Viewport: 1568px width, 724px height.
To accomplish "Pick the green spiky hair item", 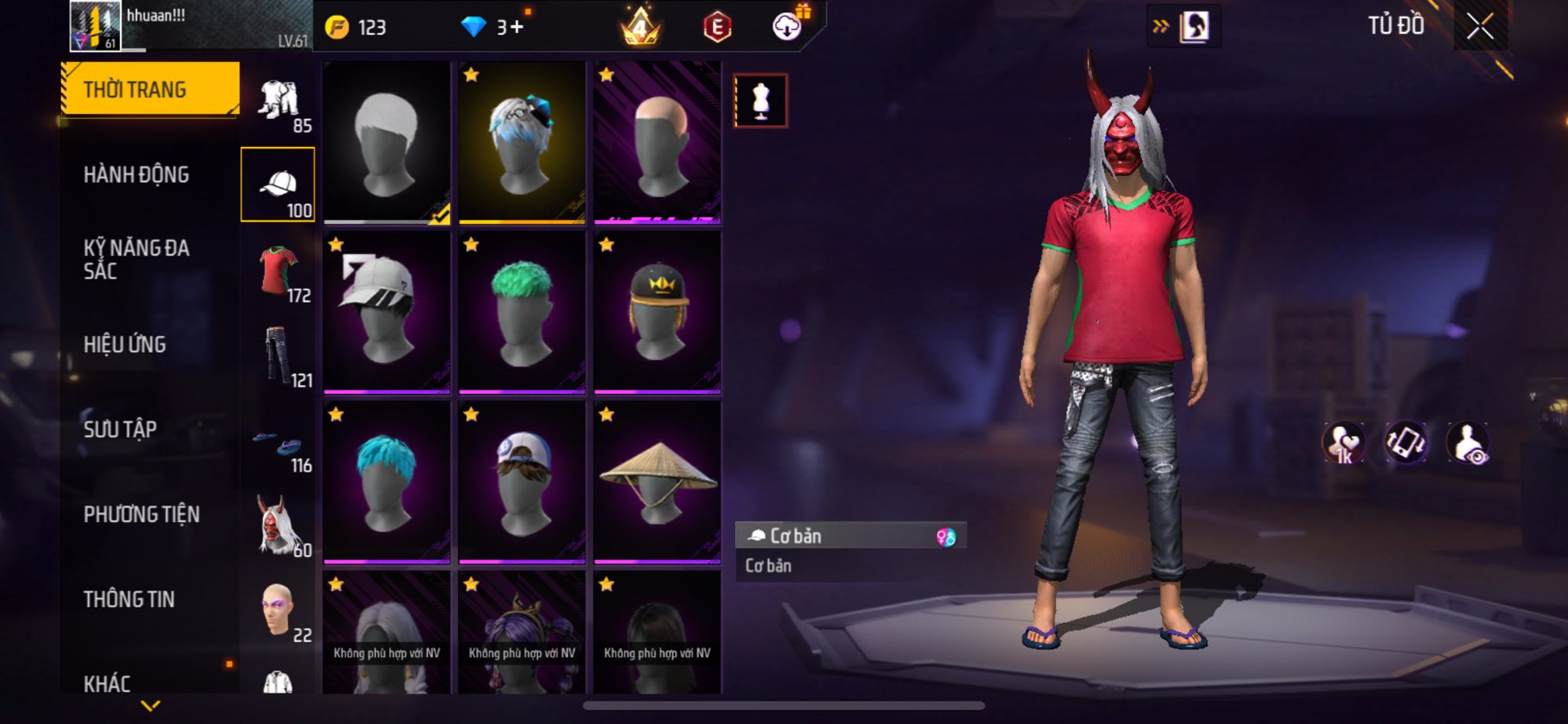I will [522, 312].
